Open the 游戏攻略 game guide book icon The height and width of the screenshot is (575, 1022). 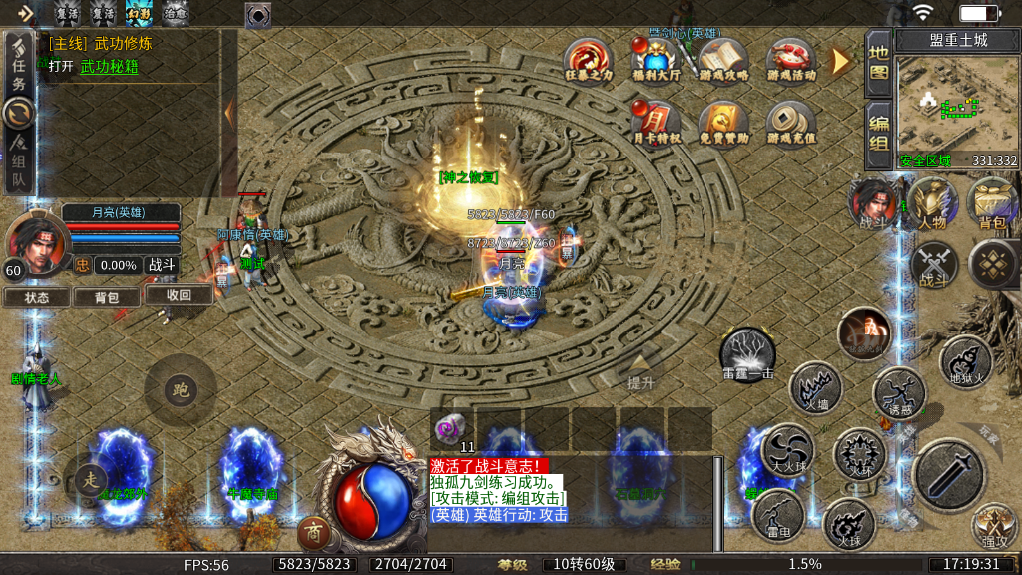coord(723,60)
